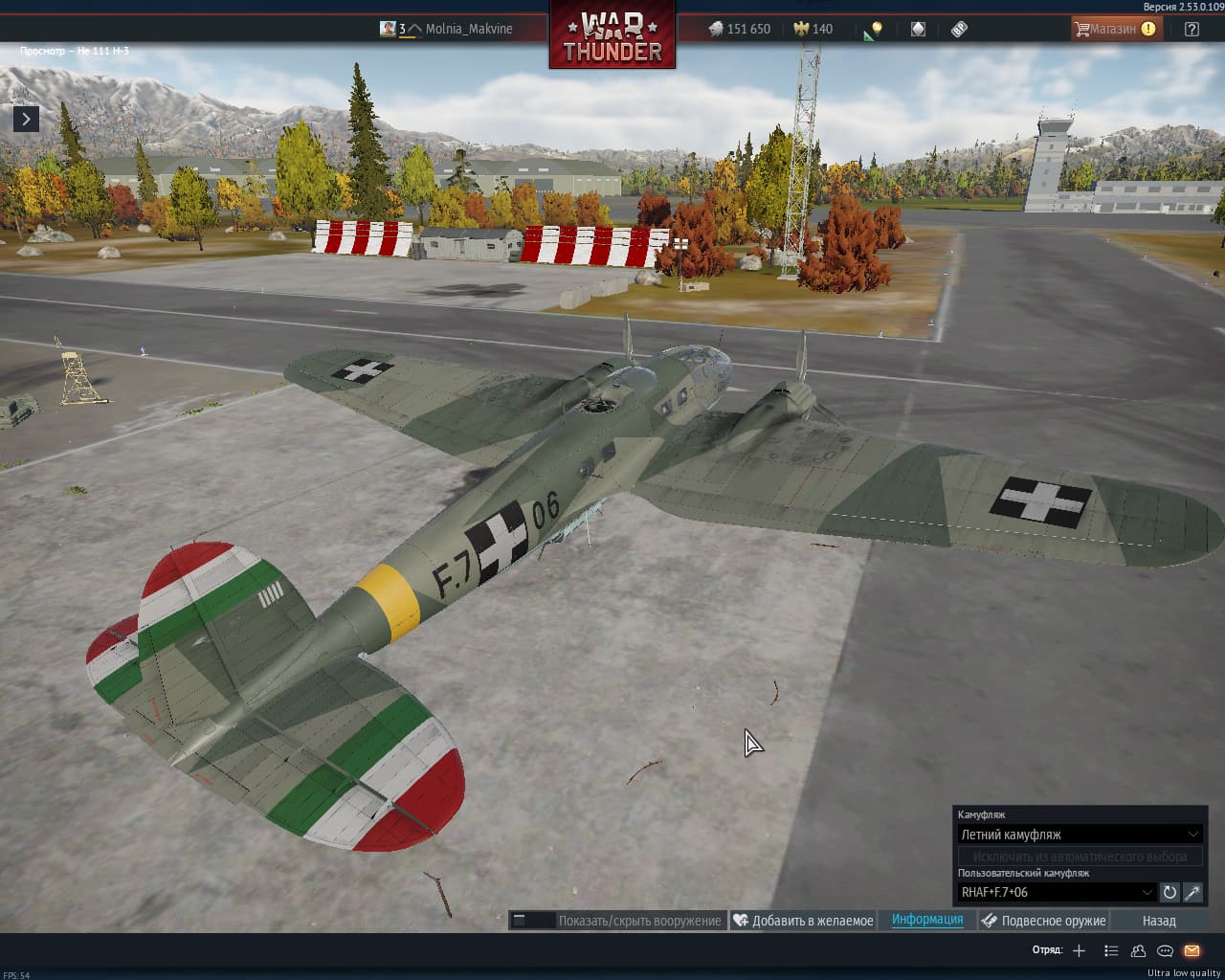Go back with Назад
The image size is (1225, 980).
point(1159,921)
